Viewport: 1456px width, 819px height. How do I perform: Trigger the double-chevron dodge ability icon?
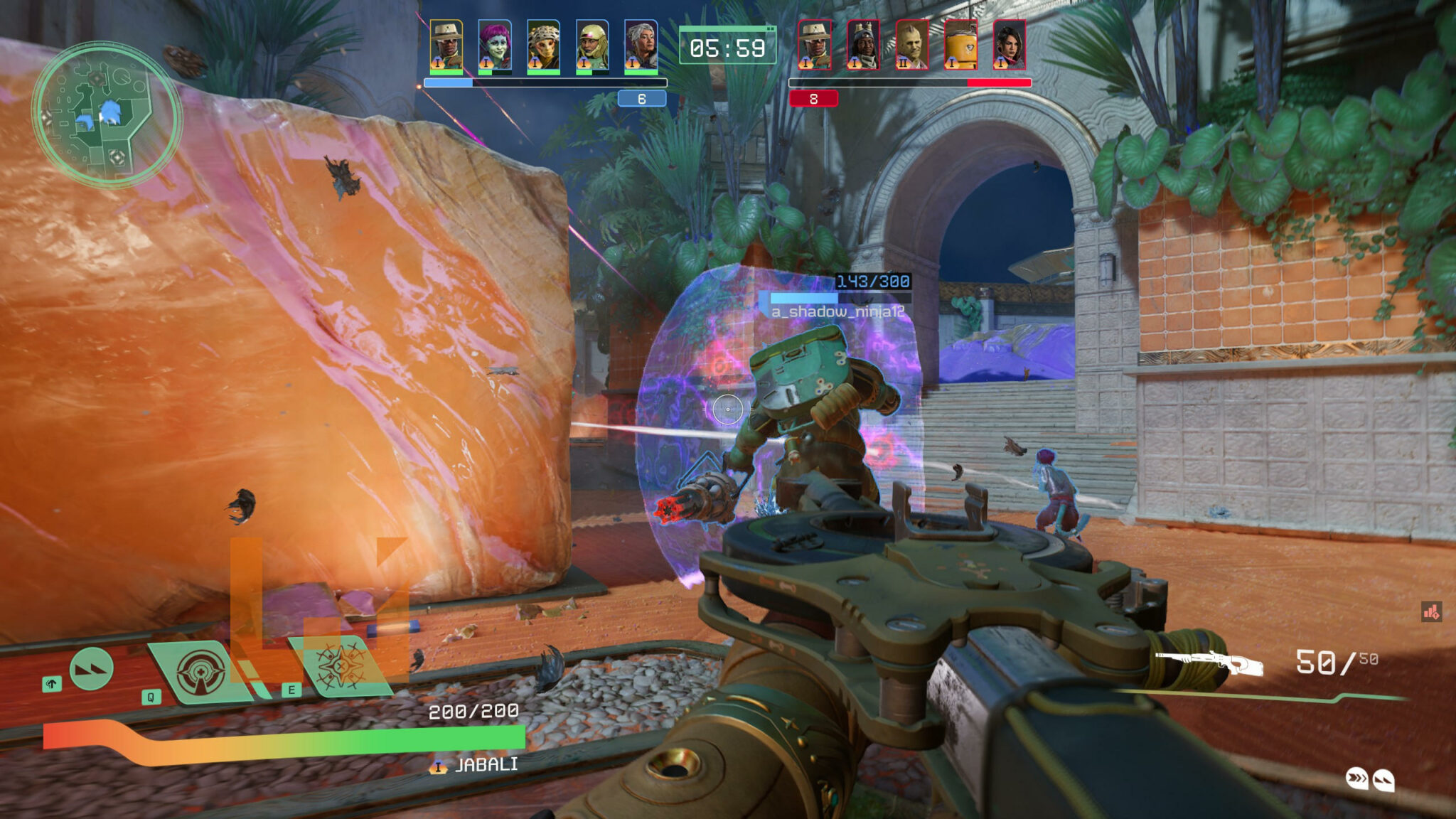click(x=92, y=669)
